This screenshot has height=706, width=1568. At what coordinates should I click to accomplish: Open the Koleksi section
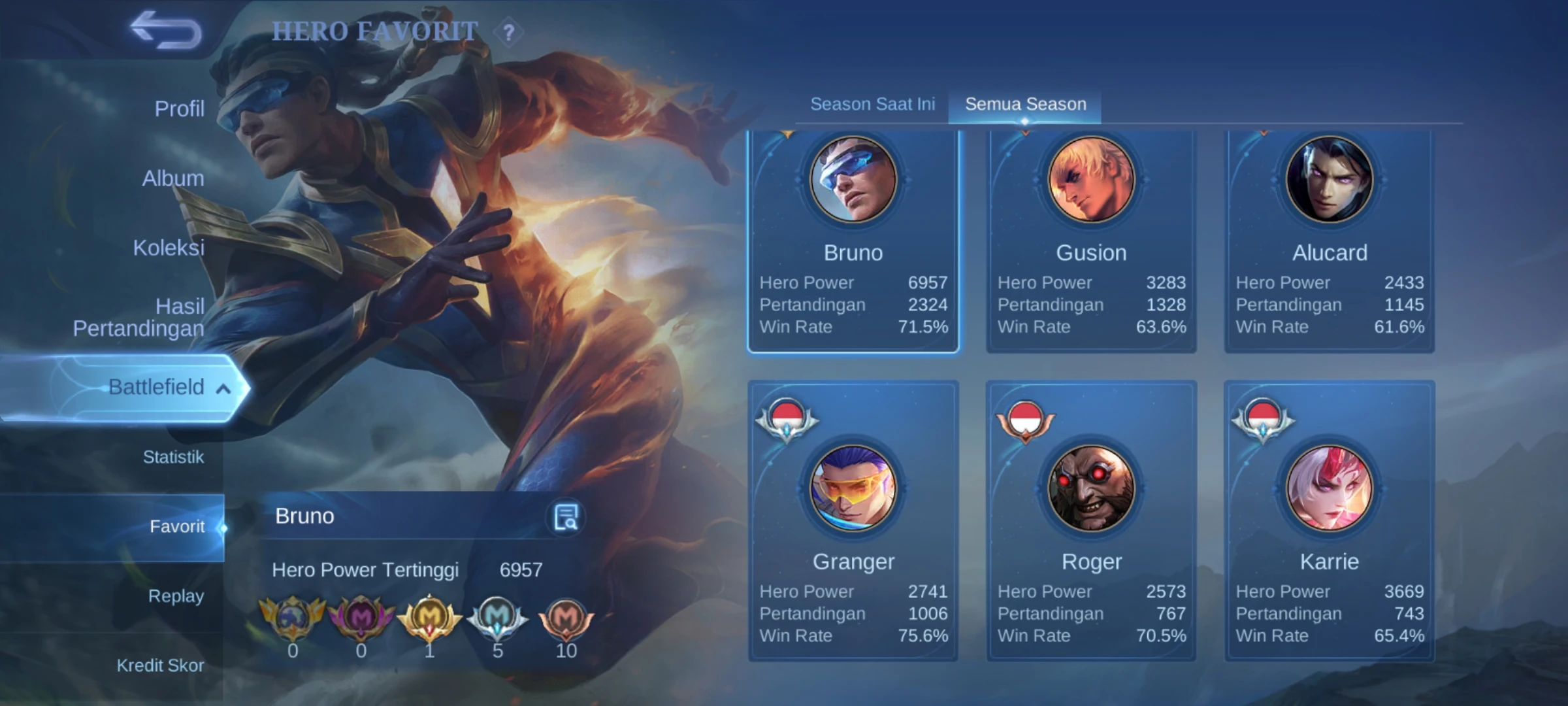169,248
